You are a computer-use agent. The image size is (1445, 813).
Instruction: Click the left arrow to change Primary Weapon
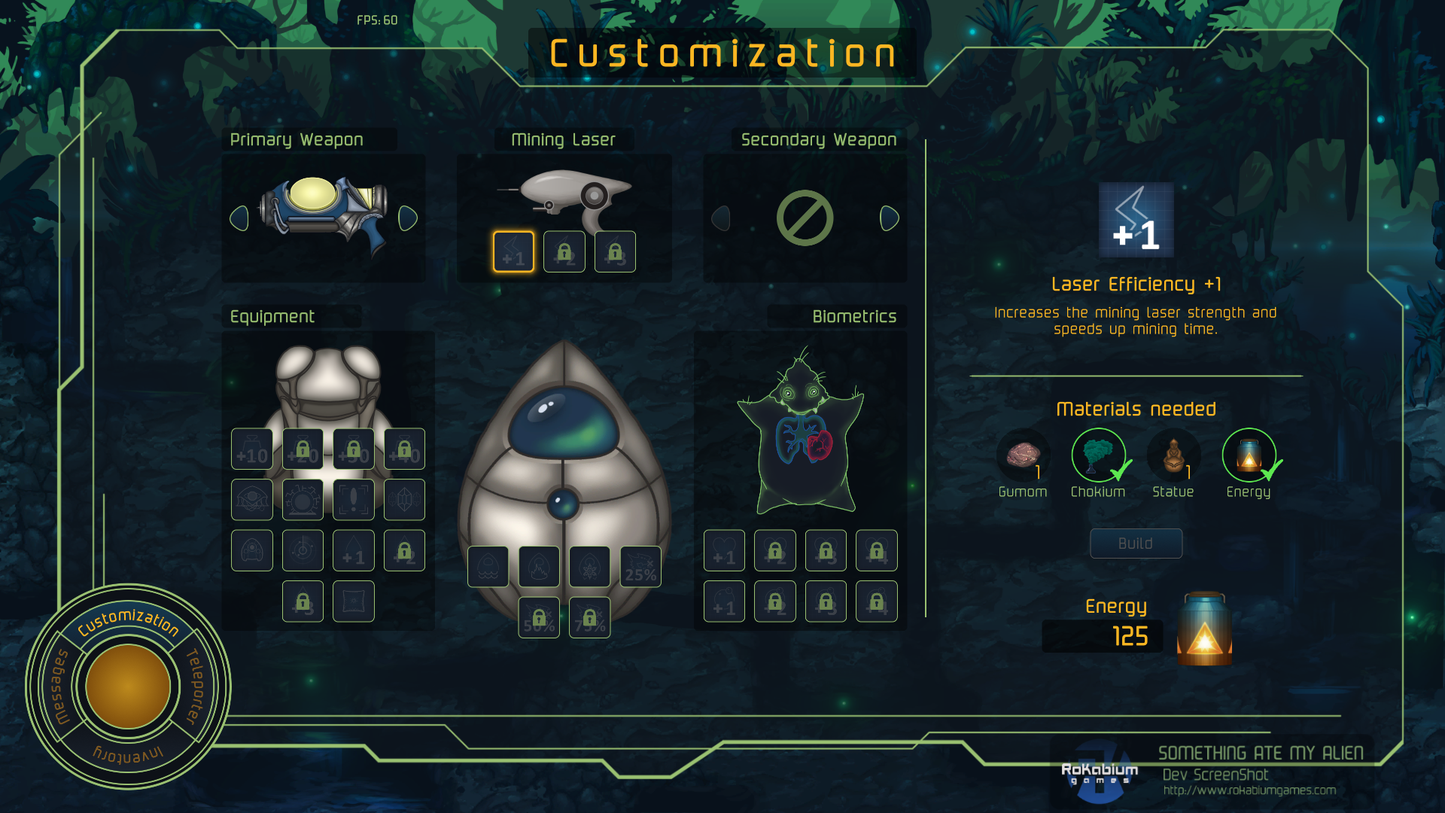(x=240, y=219)
